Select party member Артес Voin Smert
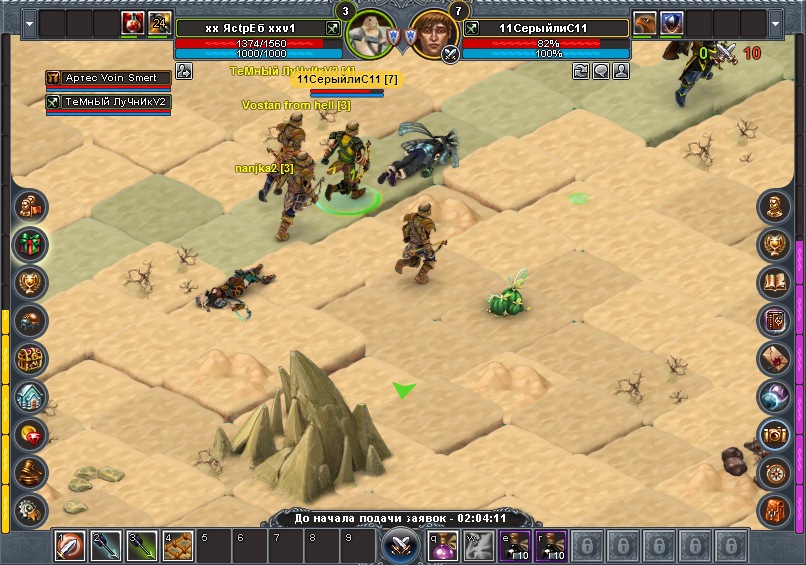 click(x=107, y=78)
